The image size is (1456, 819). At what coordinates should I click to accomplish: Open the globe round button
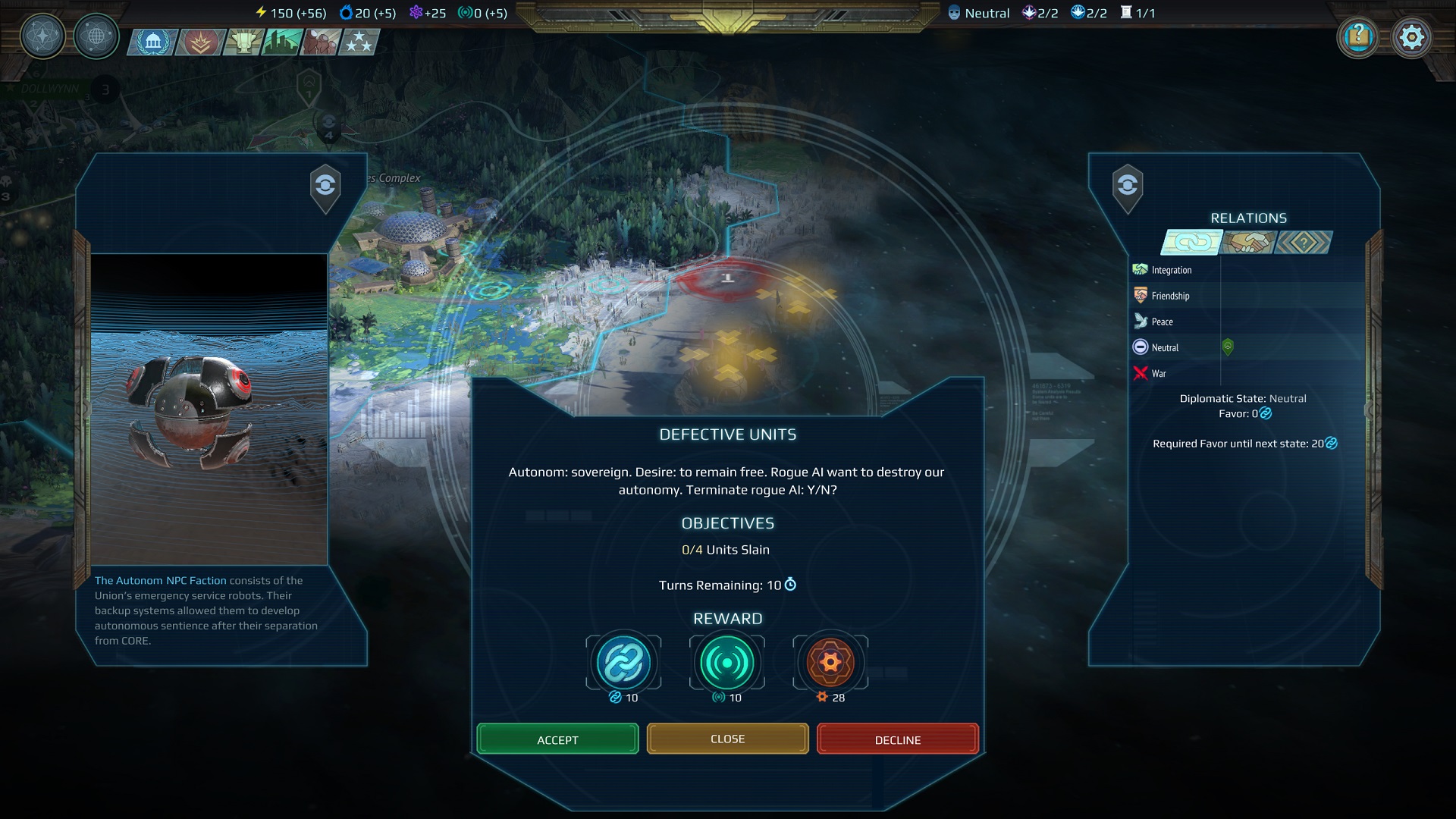pyautogui.click(x=96, y=36)
